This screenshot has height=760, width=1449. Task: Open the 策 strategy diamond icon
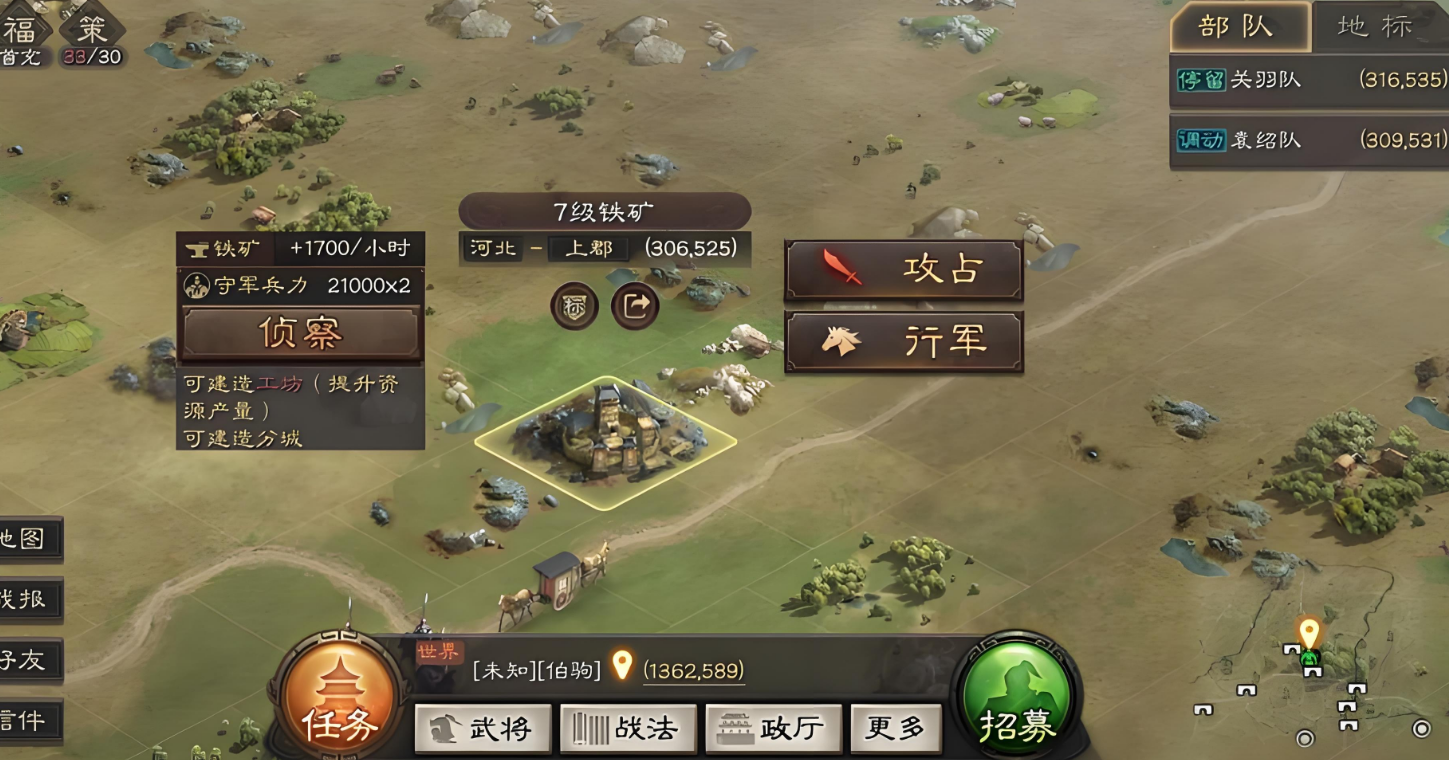[x=91, y=27]
